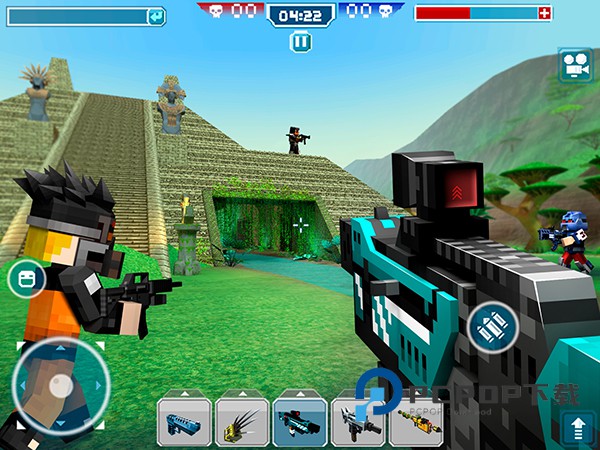This screenshot has width=600, height=450.
Task: Tap the jump arrow button
Action: (x=577, y=428)
